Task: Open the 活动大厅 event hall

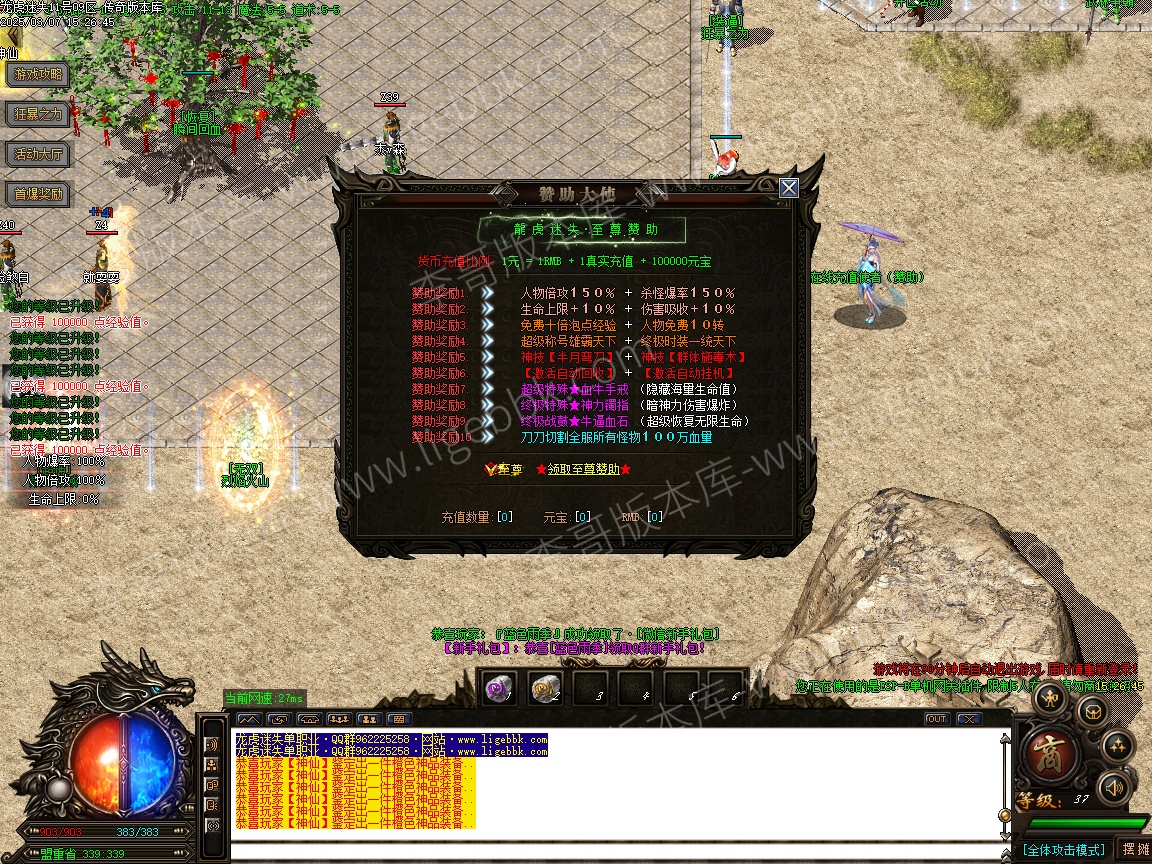Action: [39, 154]
